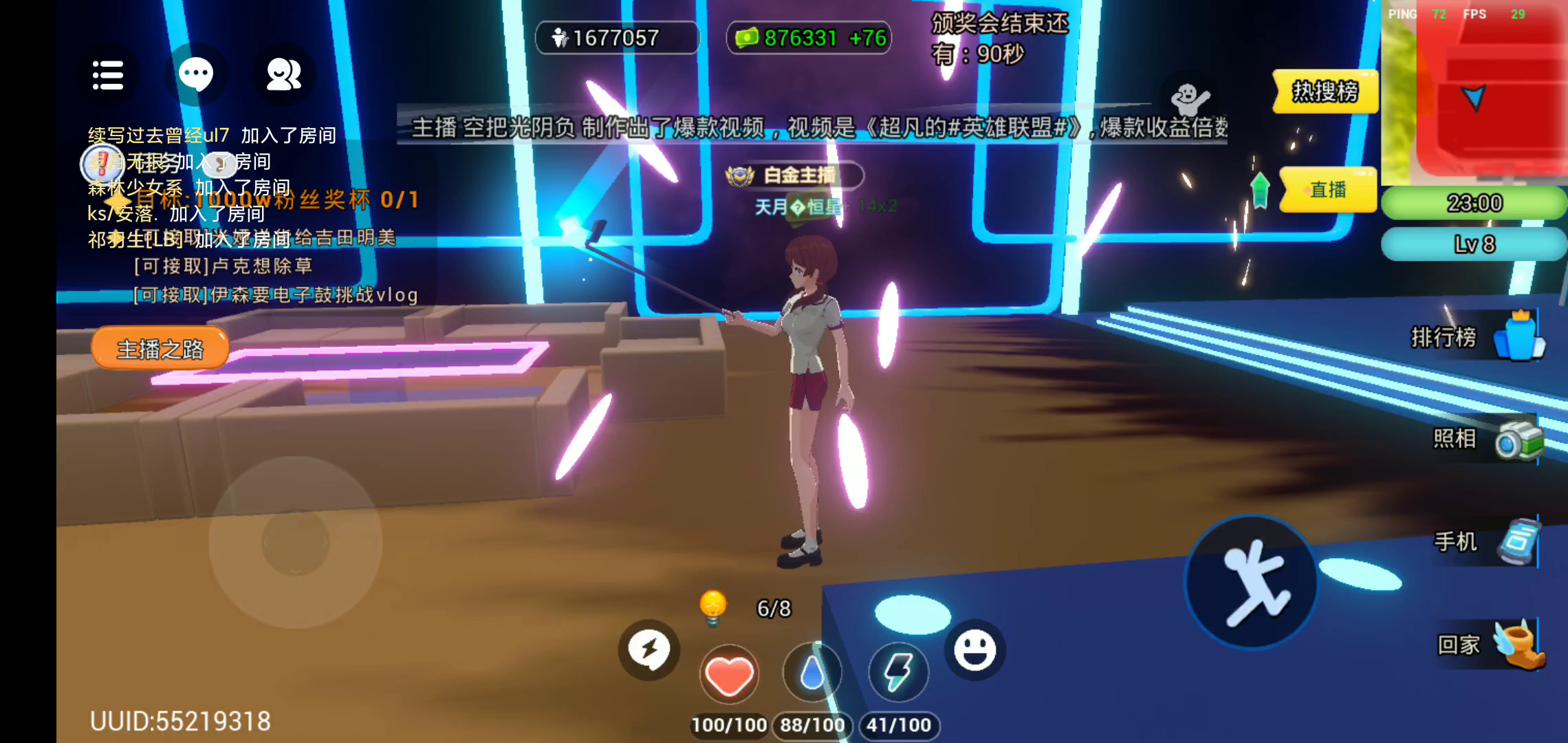
Task: Open the 照相 camera function
Action: click(x=1485, y=440)
